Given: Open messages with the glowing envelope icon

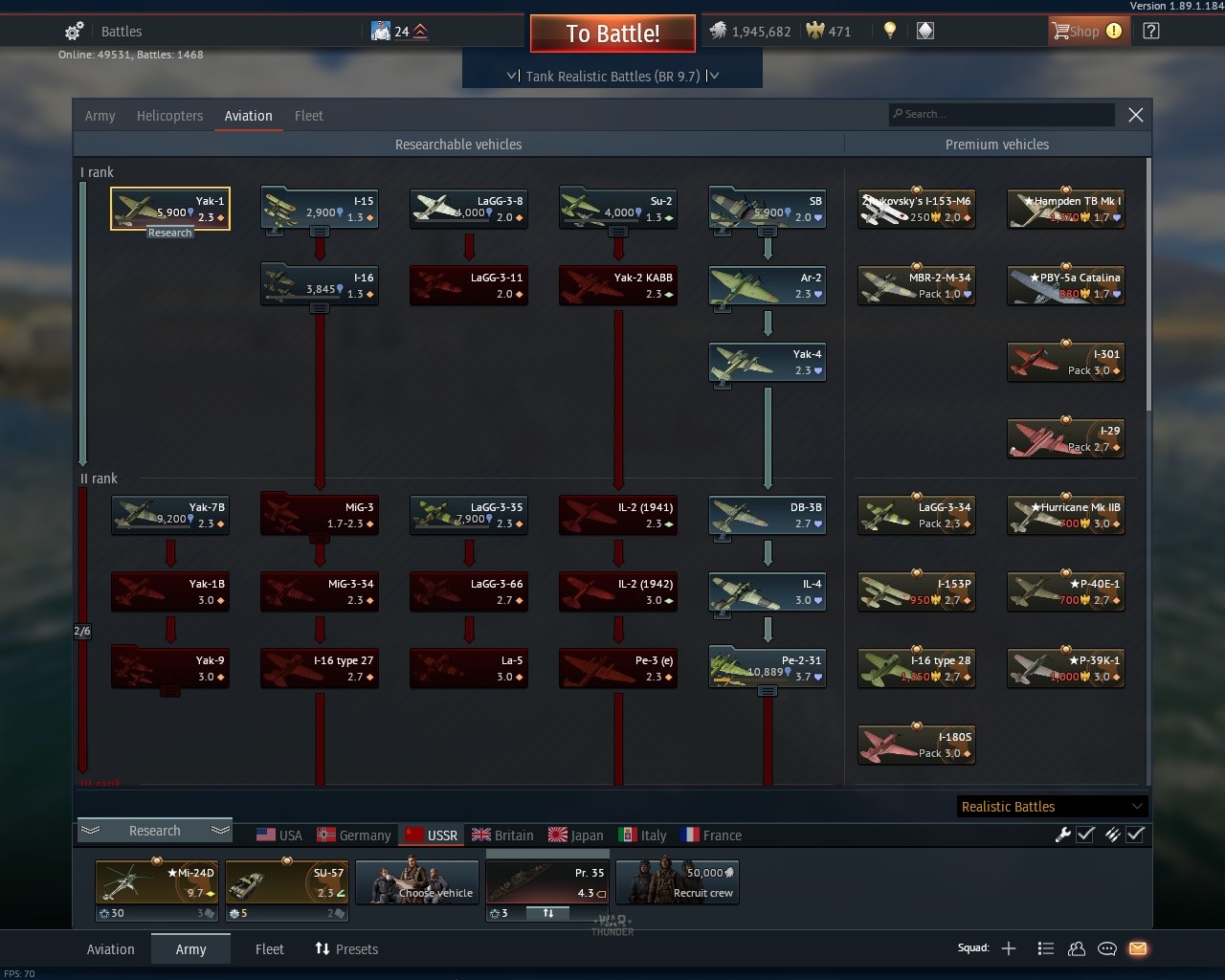Looking at the screenshot, I should pyautogui.click(x=1138, y=948).
